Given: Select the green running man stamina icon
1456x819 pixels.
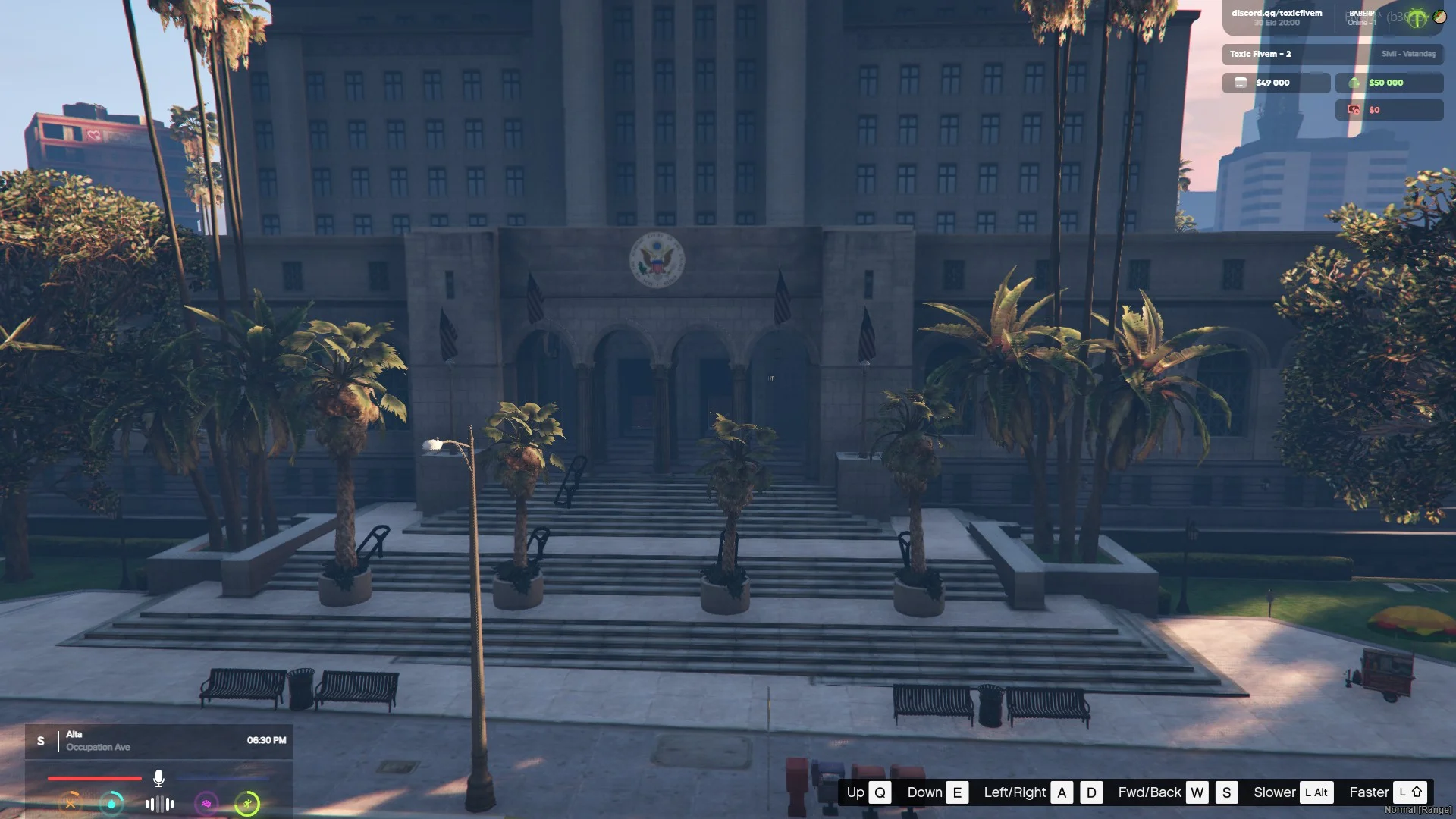Looking at the screenshot, I should click(x=247, y=803).
